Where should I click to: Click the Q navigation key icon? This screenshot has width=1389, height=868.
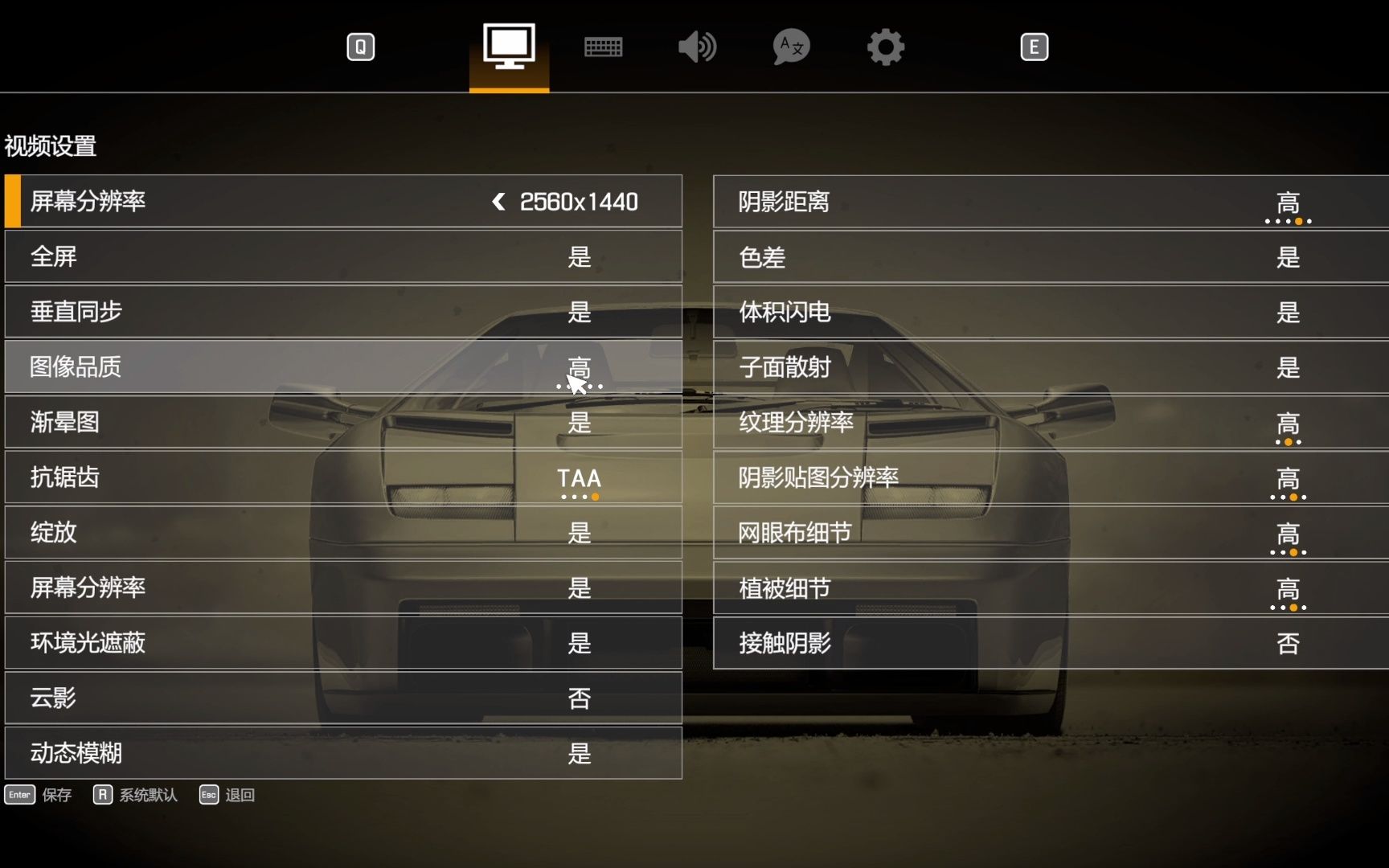[360, 46]
